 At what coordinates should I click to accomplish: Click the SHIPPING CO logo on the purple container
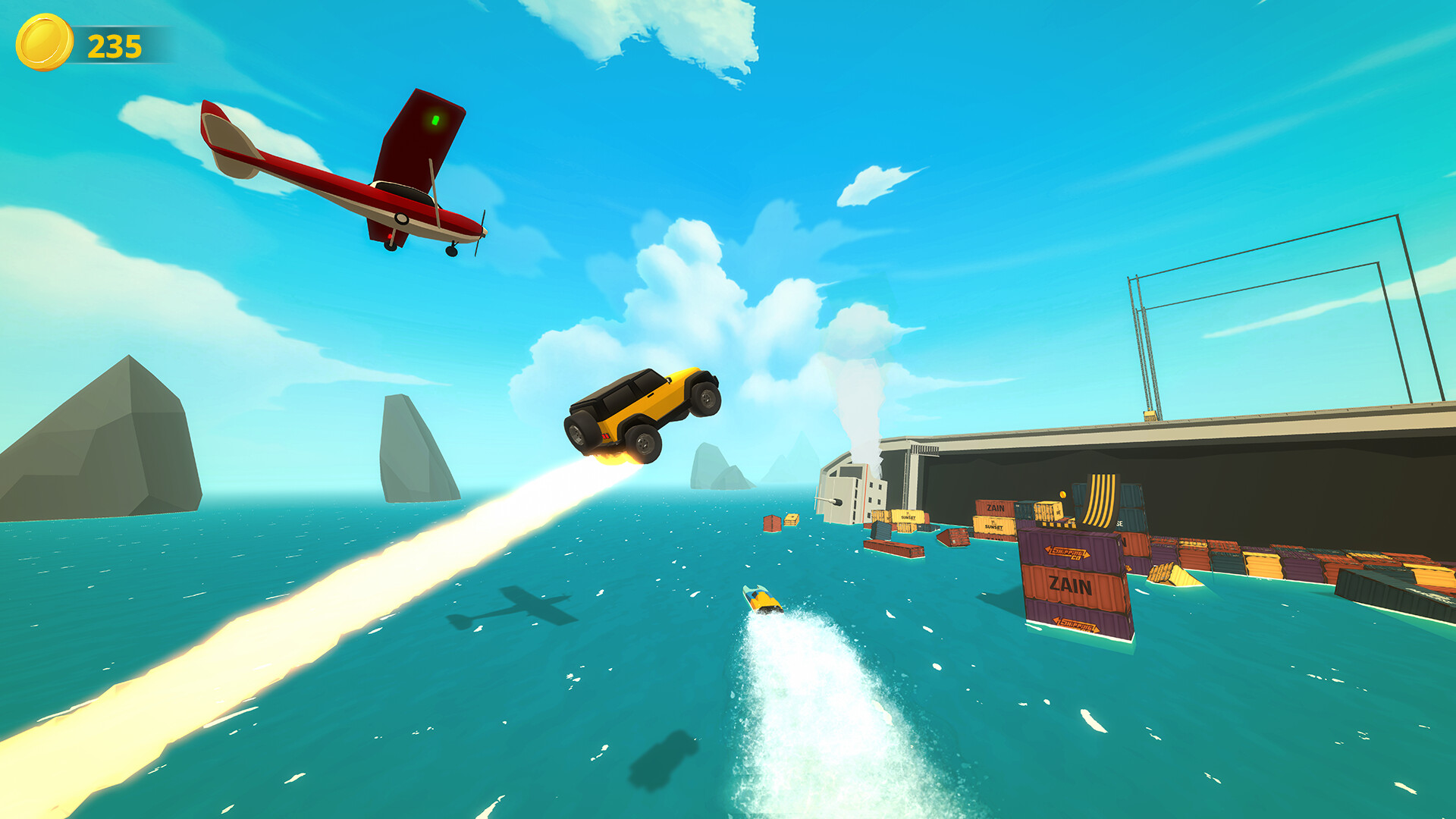(x=1069, y=552)
